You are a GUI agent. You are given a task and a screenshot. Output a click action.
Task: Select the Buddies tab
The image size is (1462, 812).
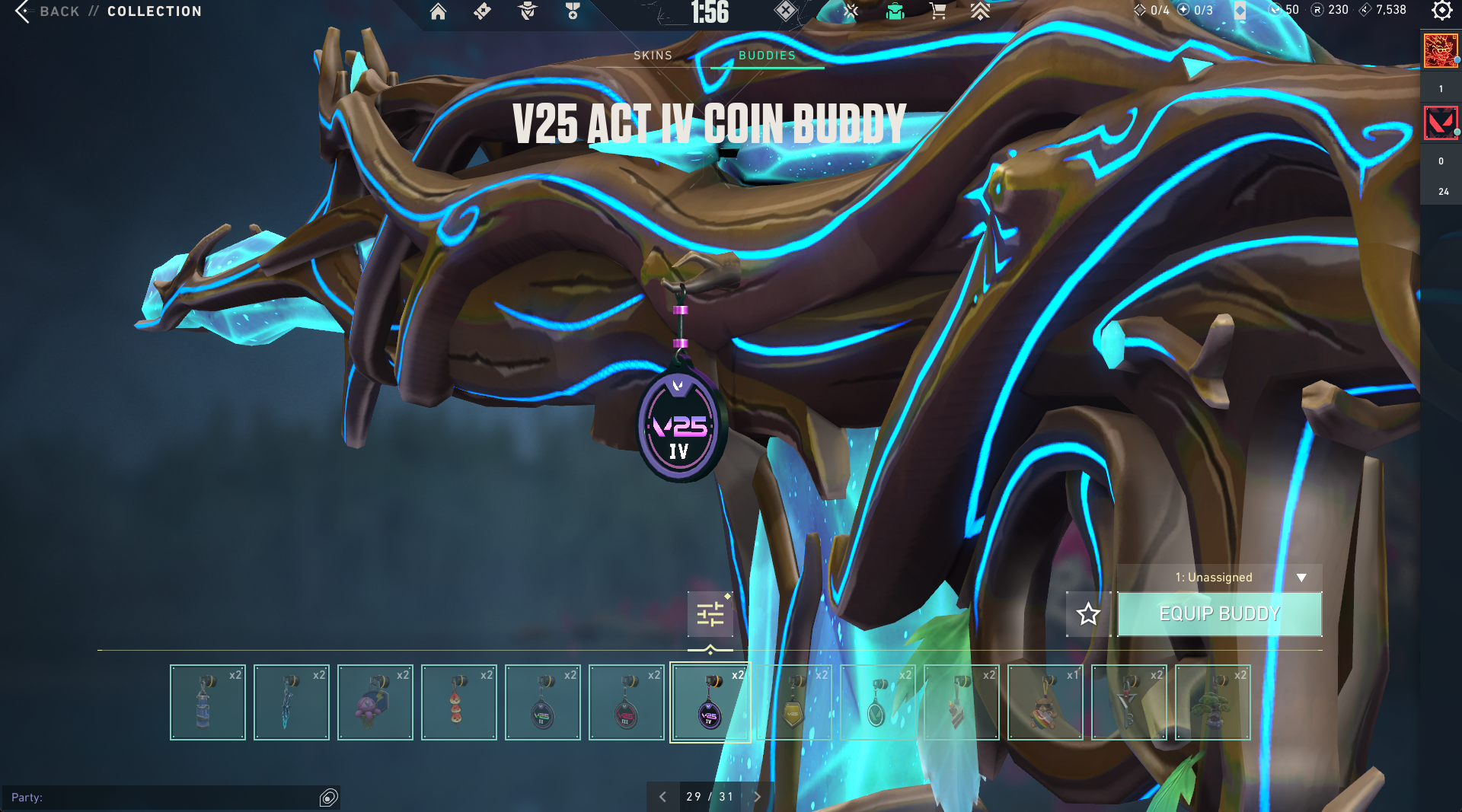[x=767, y=56]
